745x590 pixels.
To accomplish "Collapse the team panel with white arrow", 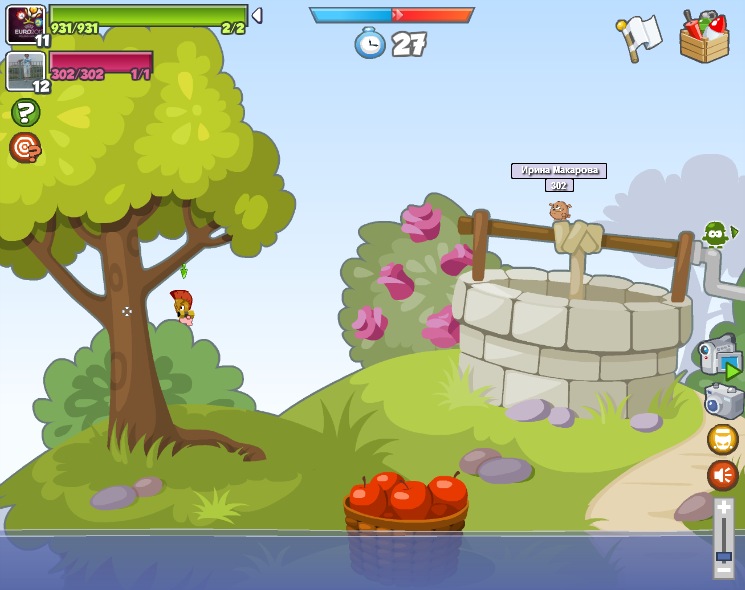I will pos(257,15).
